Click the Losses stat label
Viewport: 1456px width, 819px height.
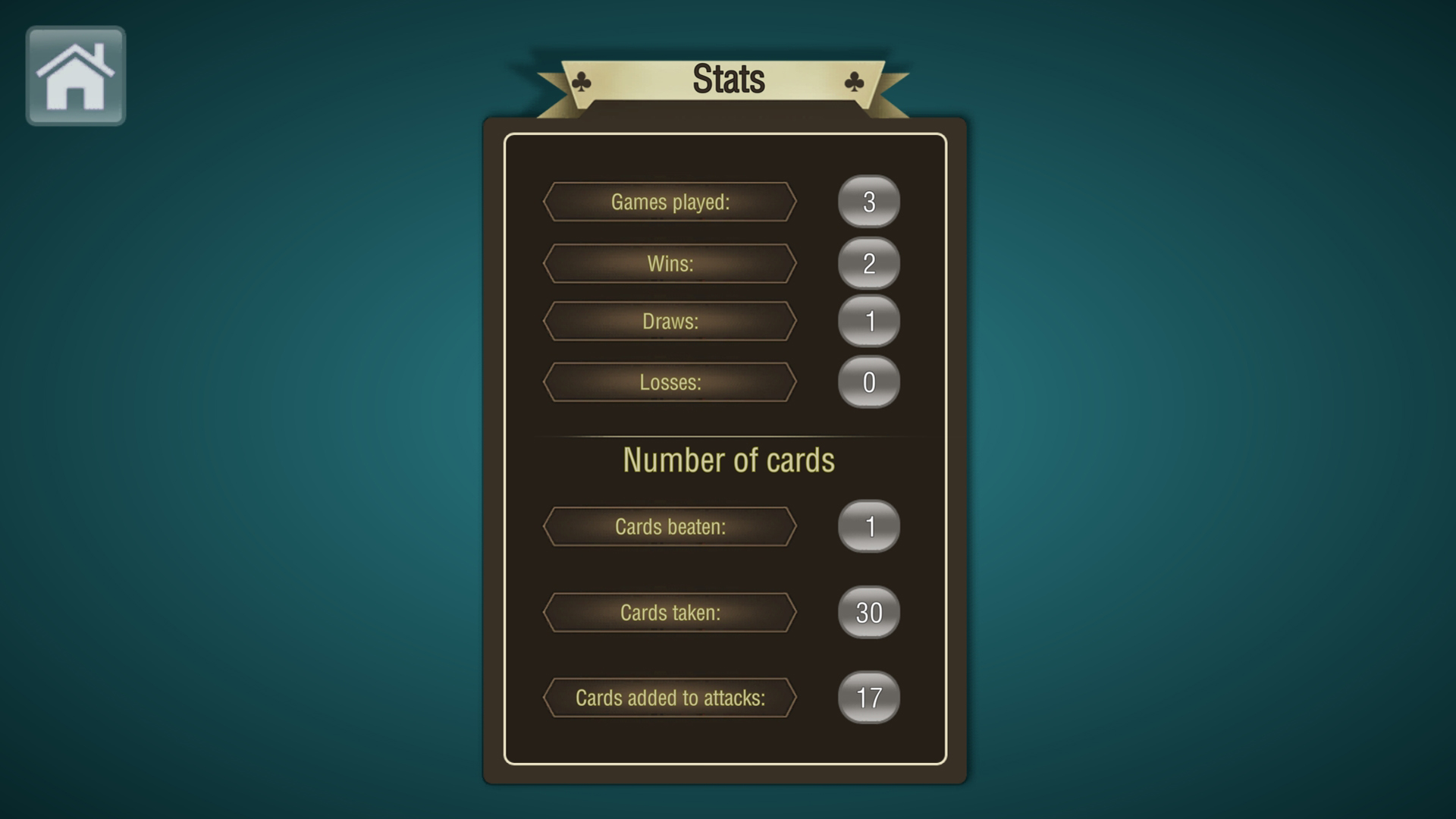click(x=670, y=381)
